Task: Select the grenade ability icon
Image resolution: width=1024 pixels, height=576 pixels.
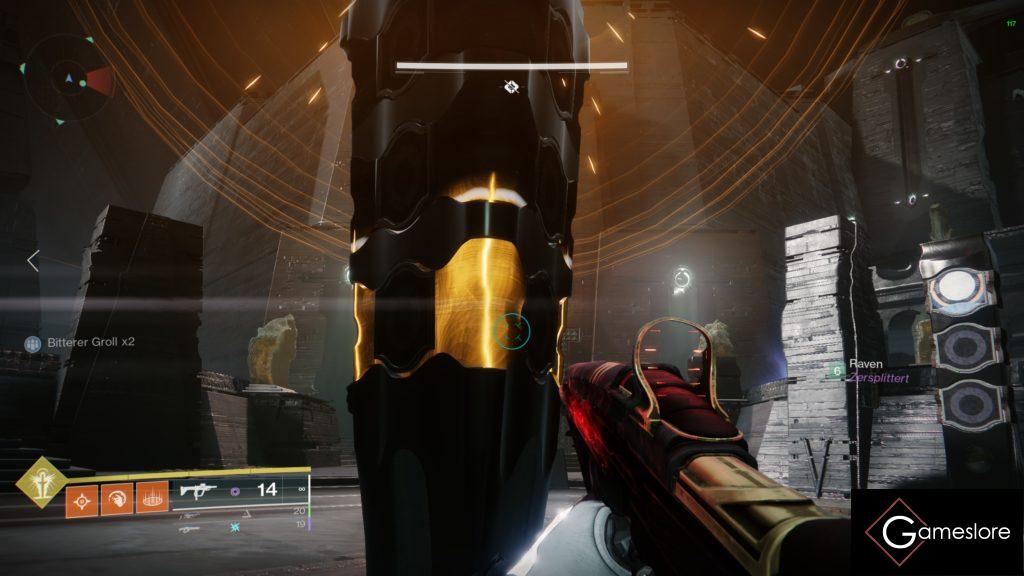Action: coord(81,500)
